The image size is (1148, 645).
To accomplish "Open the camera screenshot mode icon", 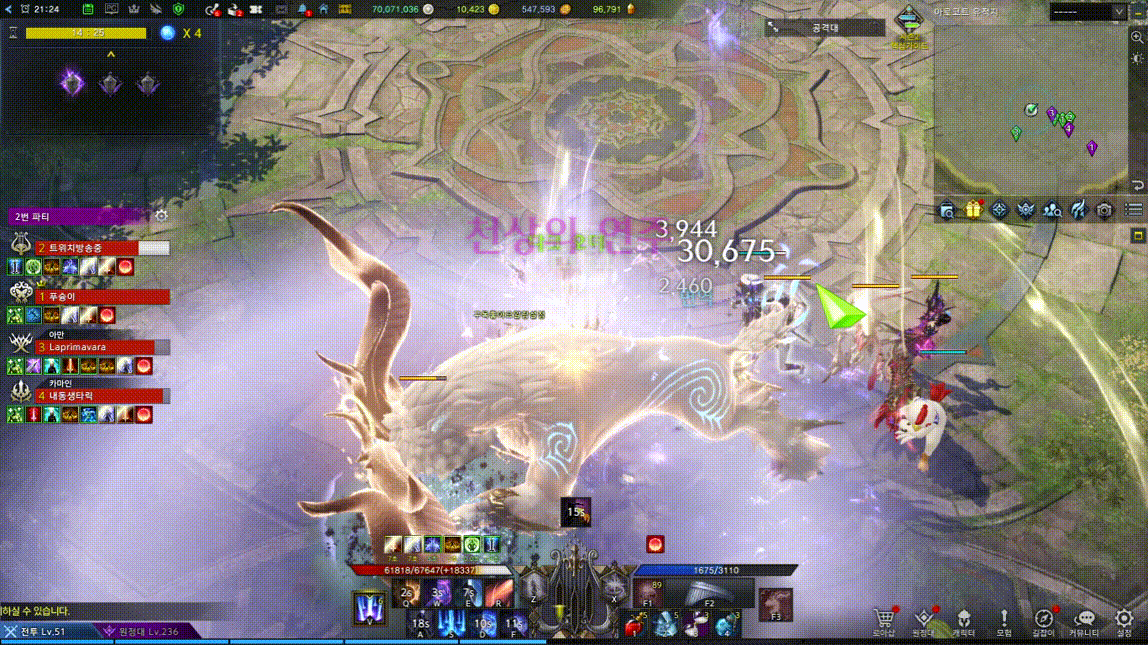I will (x=1104, y=210).
